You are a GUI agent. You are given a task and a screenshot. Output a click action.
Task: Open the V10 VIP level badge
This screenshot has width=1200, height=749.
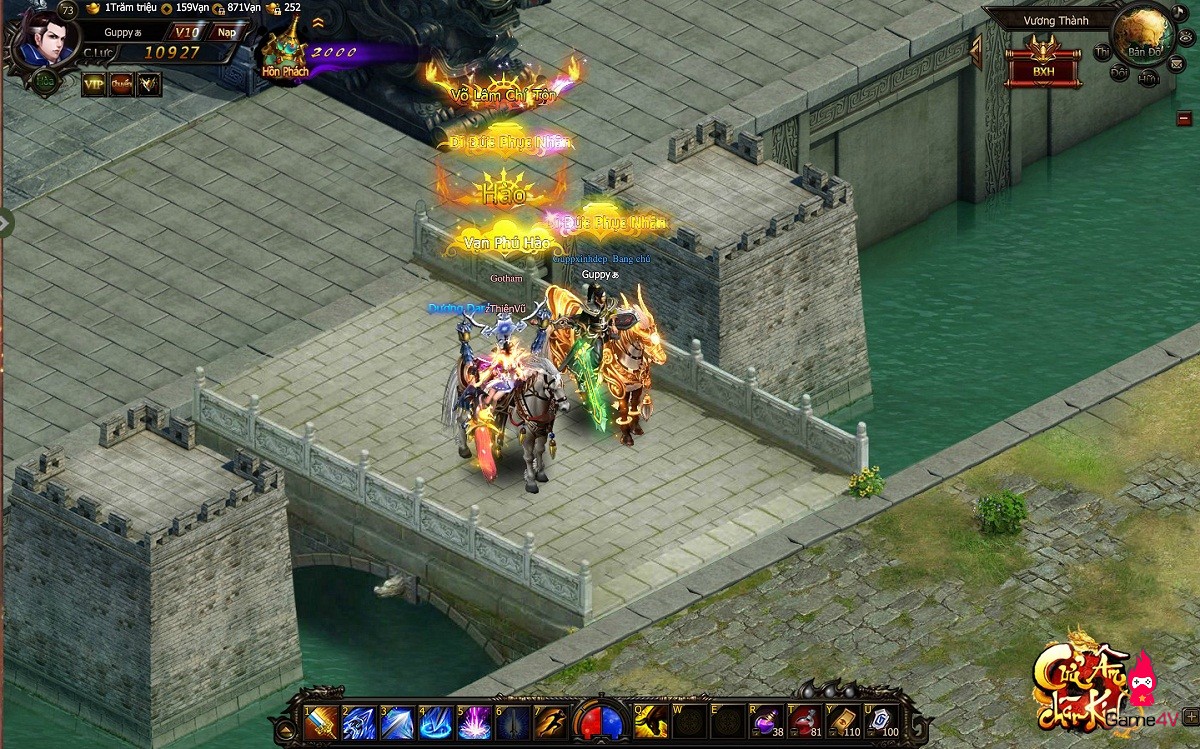tap(187, 33)
